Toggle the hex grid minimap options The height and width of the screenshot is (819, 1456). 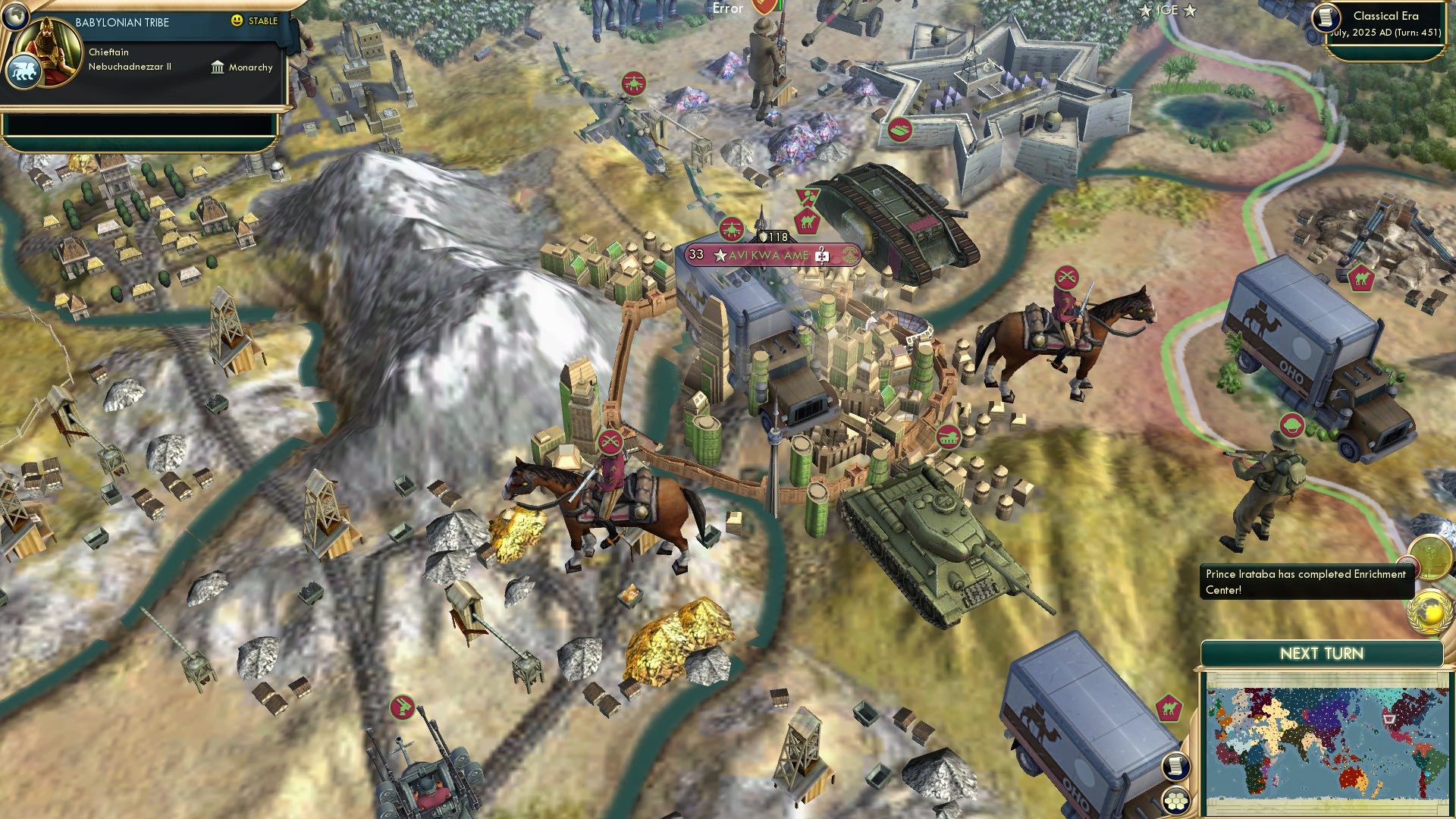point(1175,800)
